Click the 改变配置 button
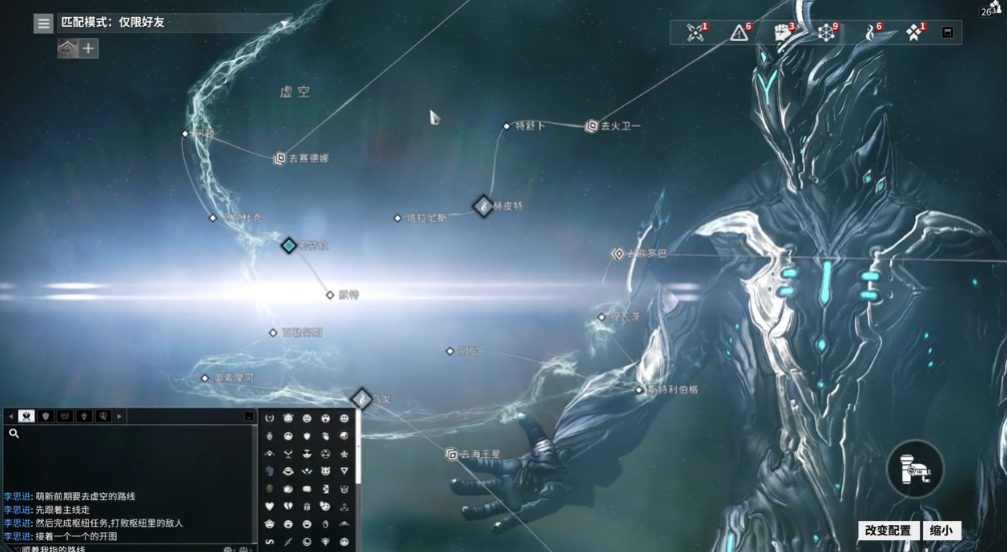 pos(887,531)
